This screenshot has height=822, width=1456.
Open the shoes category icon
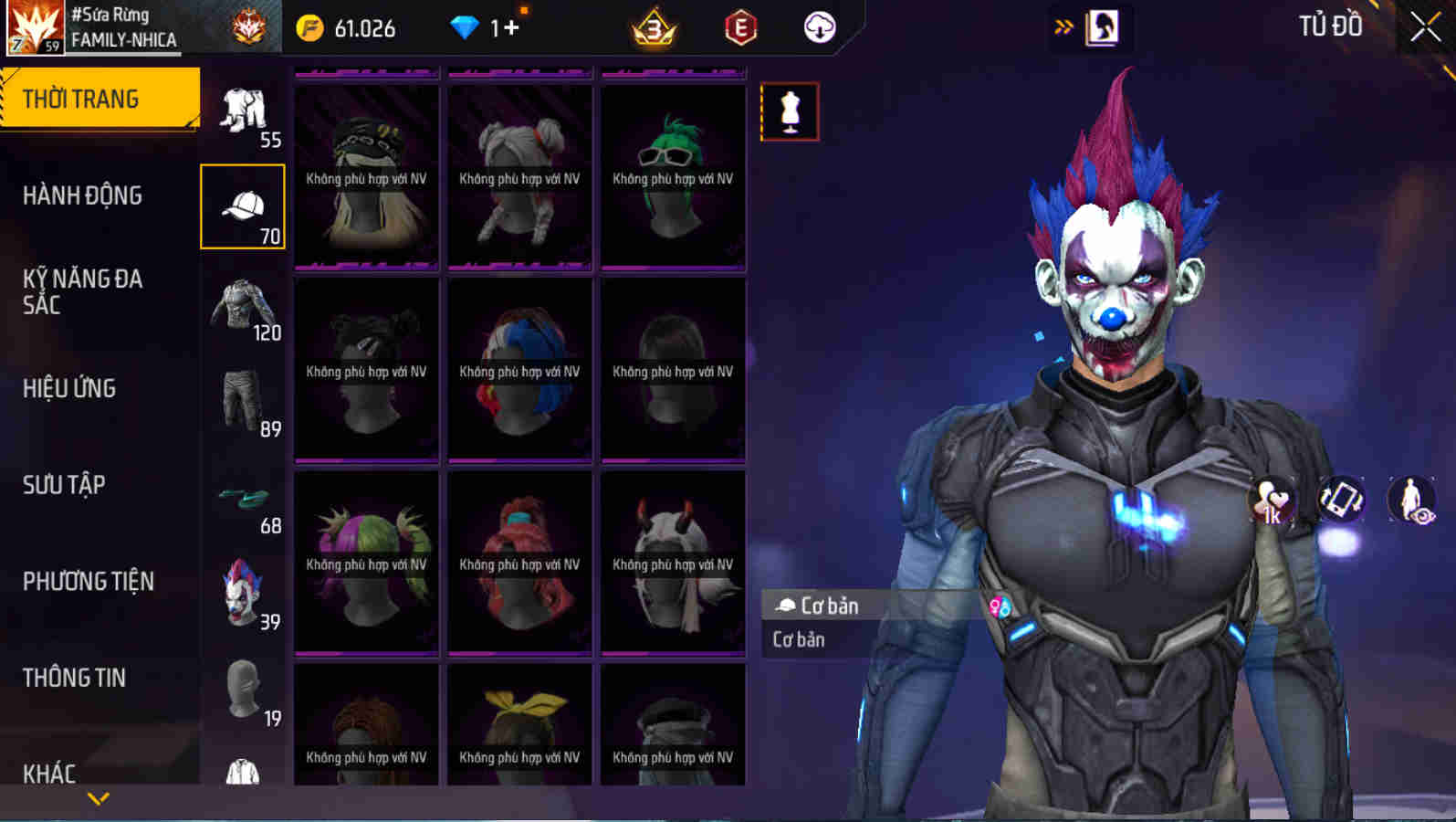coord(243,498)
